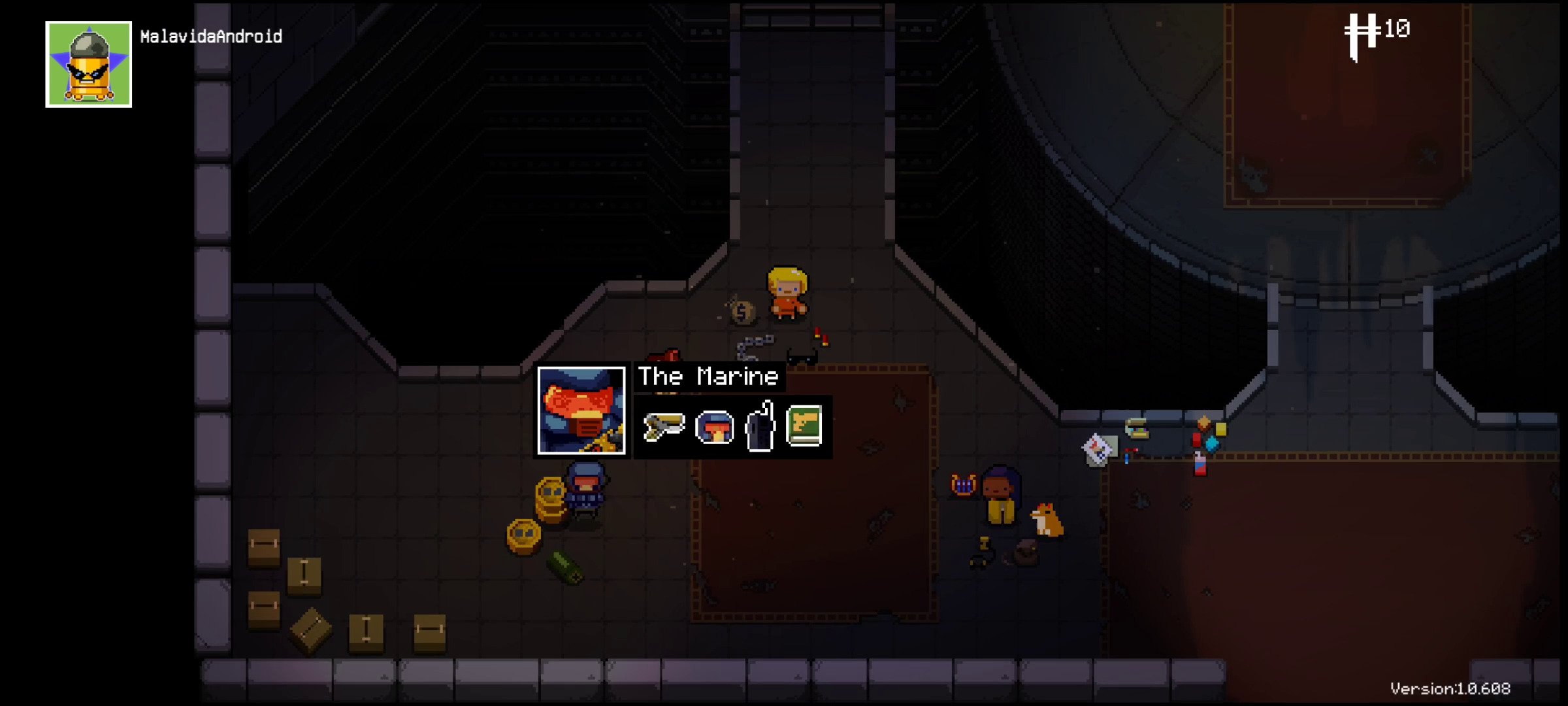Click the diagonal crate near the boxes
This screenshot has width=1568, height=706.
[x=312, y=630]
